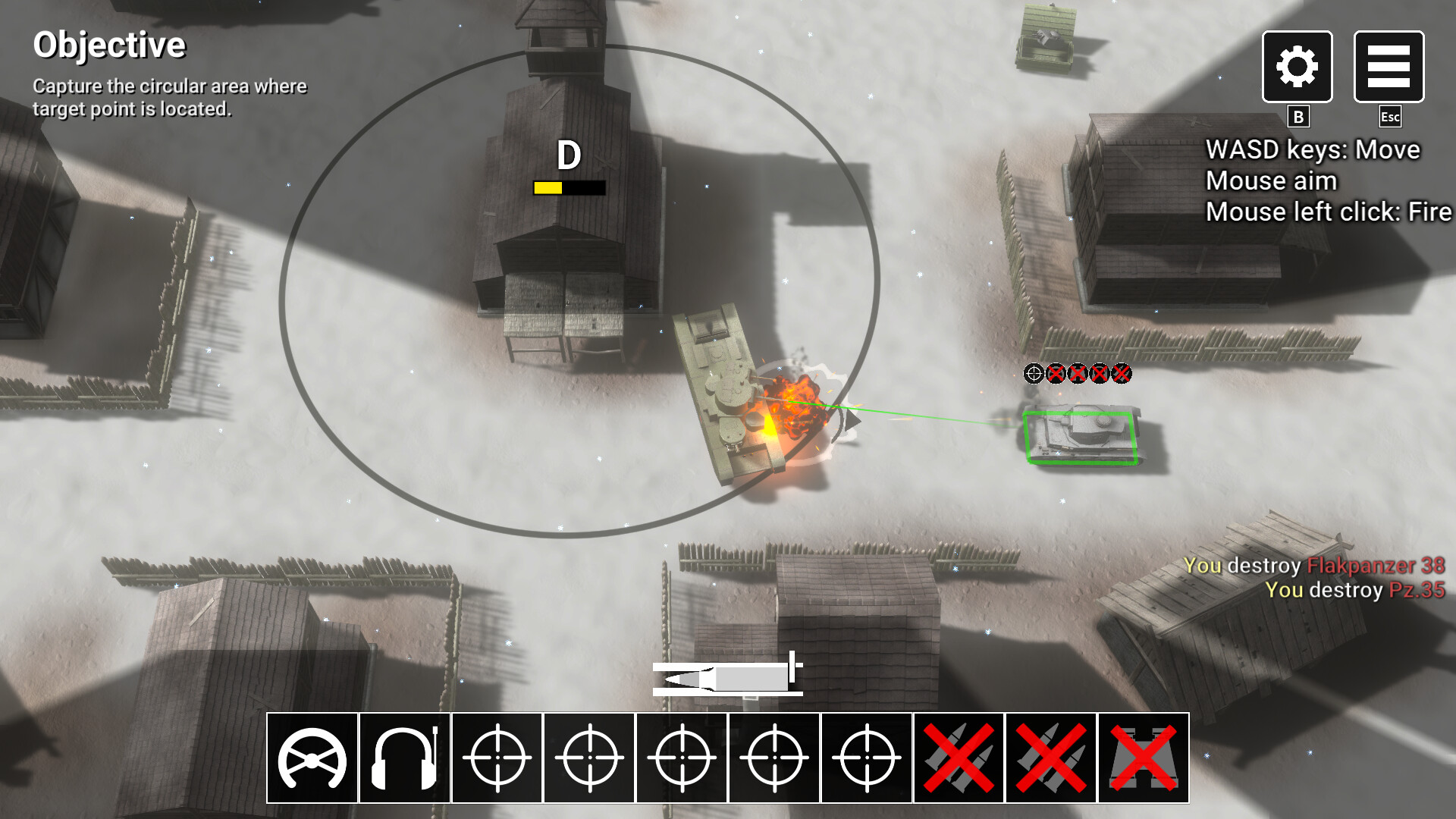Viewport: 1456px width, 819px height.
Task: Click the crosshair indicator above the enemy tank
Action: coord(1034,373)
